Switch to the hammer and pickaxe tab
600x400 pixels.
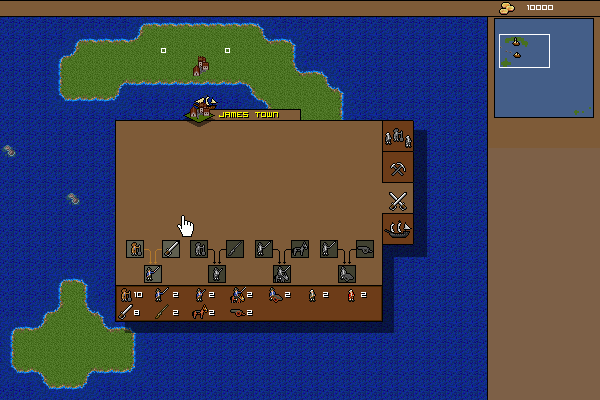(398, 167)
